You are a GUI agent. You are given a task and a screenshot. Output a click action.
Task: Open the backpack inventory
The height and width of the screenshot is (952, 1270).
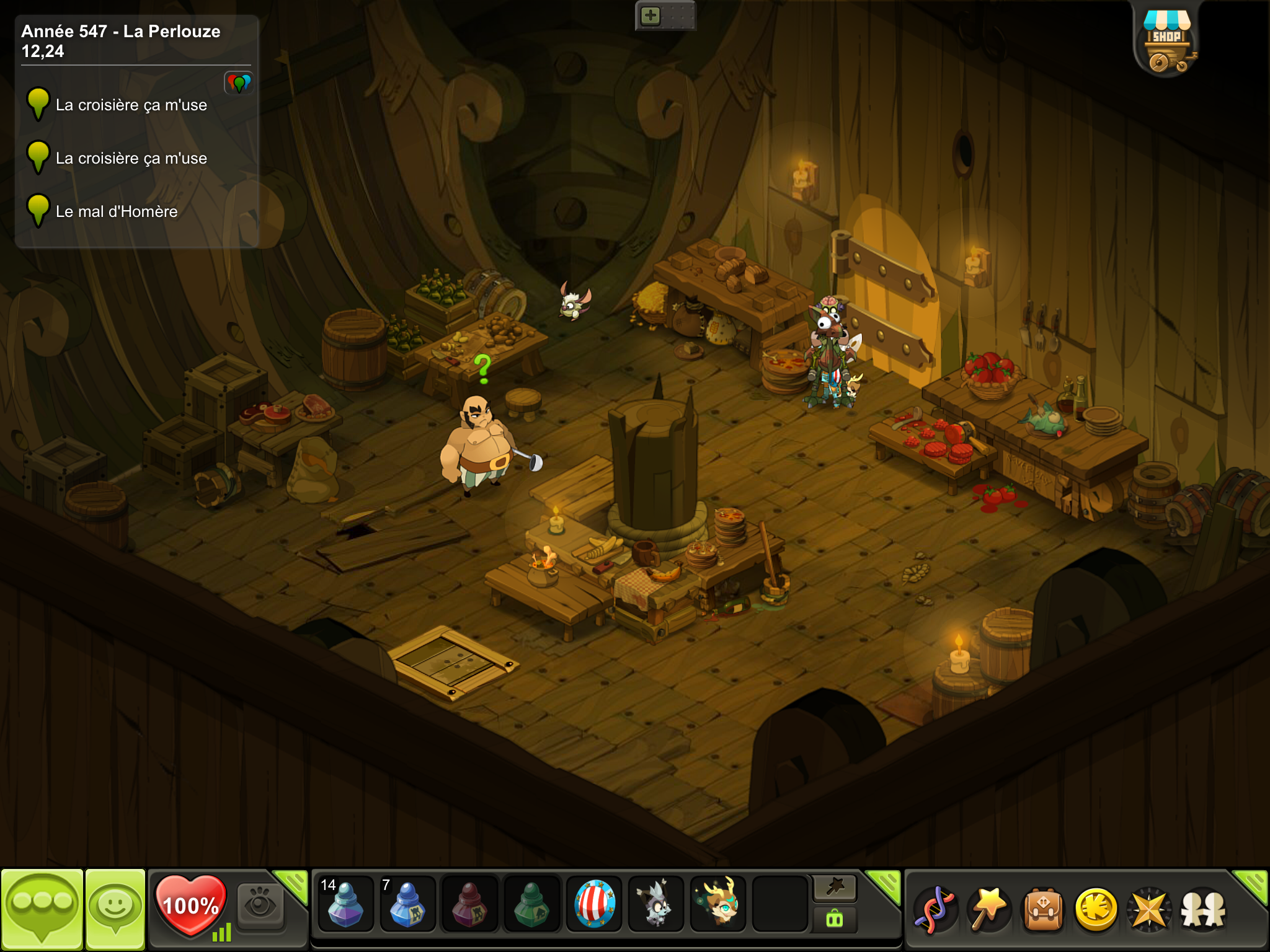tap(1043, 910)
